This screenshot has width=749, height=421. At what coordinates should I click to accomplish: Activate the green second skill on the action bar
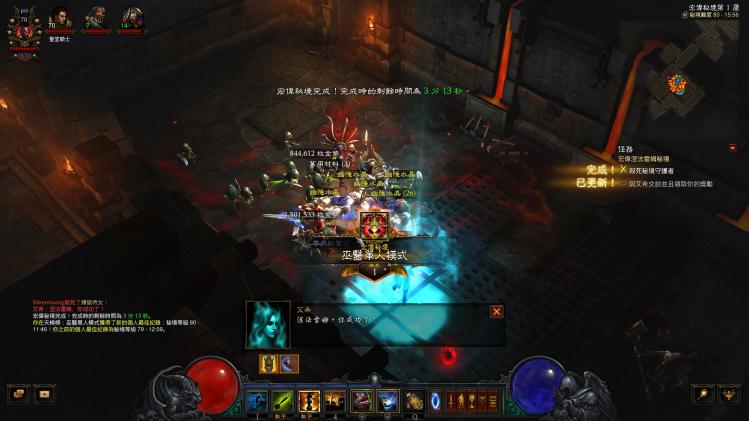click(283, 401)
